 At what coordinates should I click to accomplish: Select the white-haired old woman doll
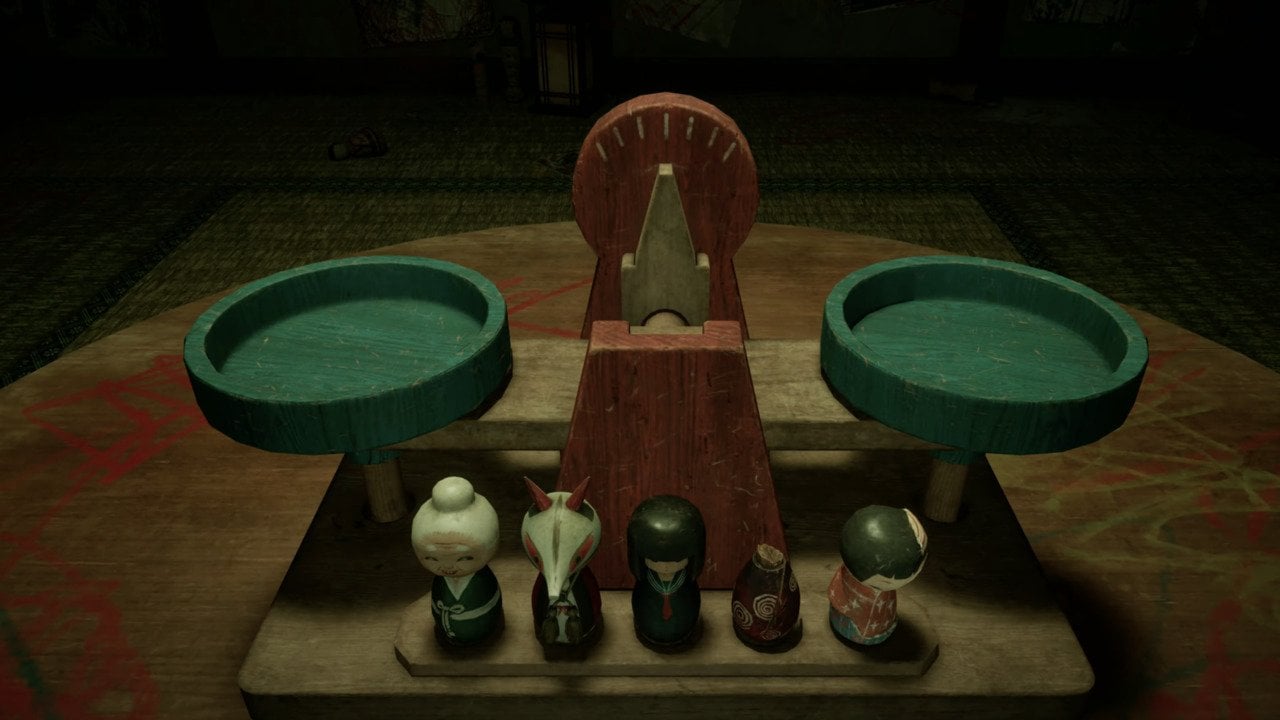(x=457, y=562)
